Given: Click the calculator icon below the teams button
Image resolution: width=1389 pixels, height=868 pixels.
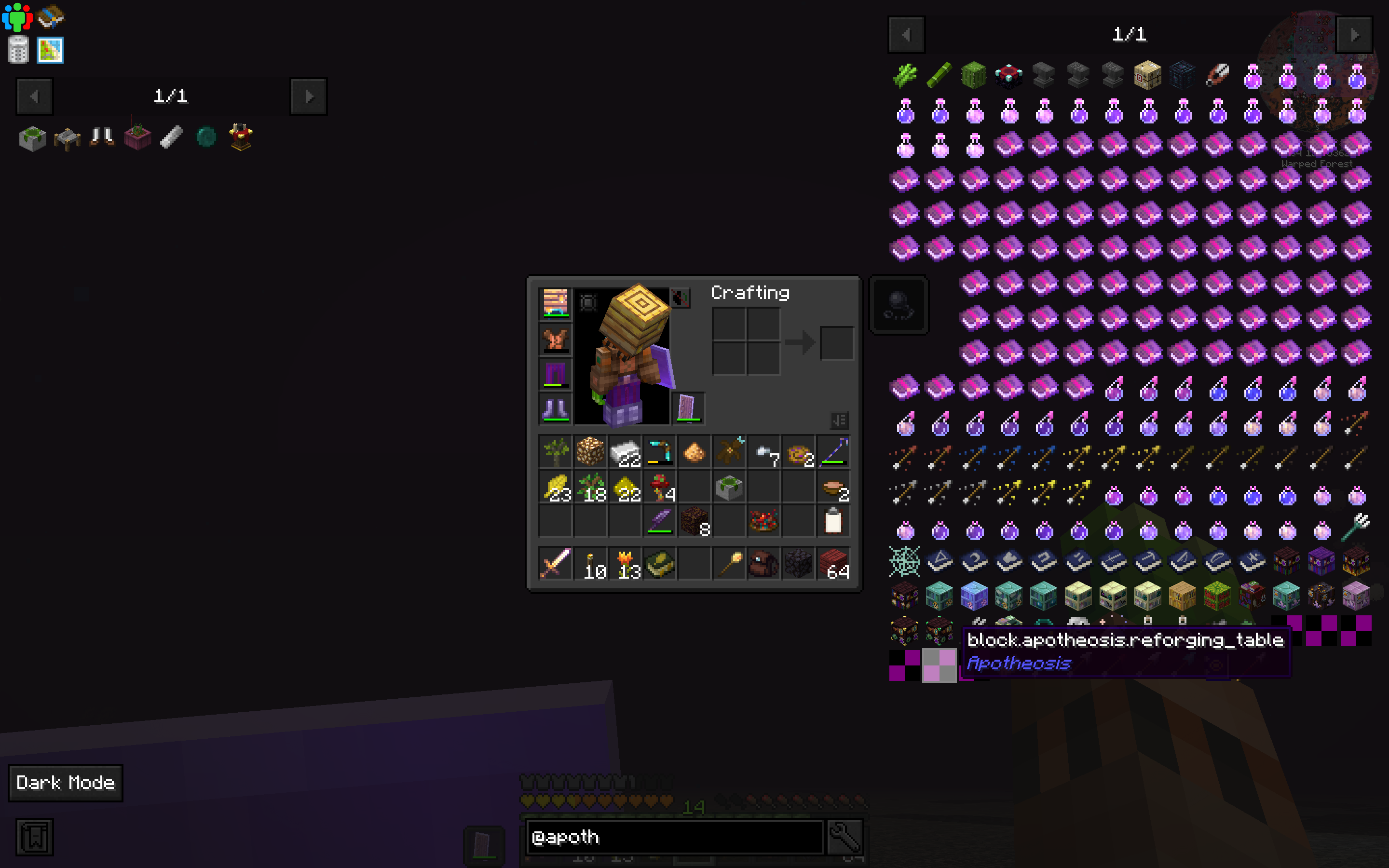Looking at the screenshot, I should tap(18, 51).
